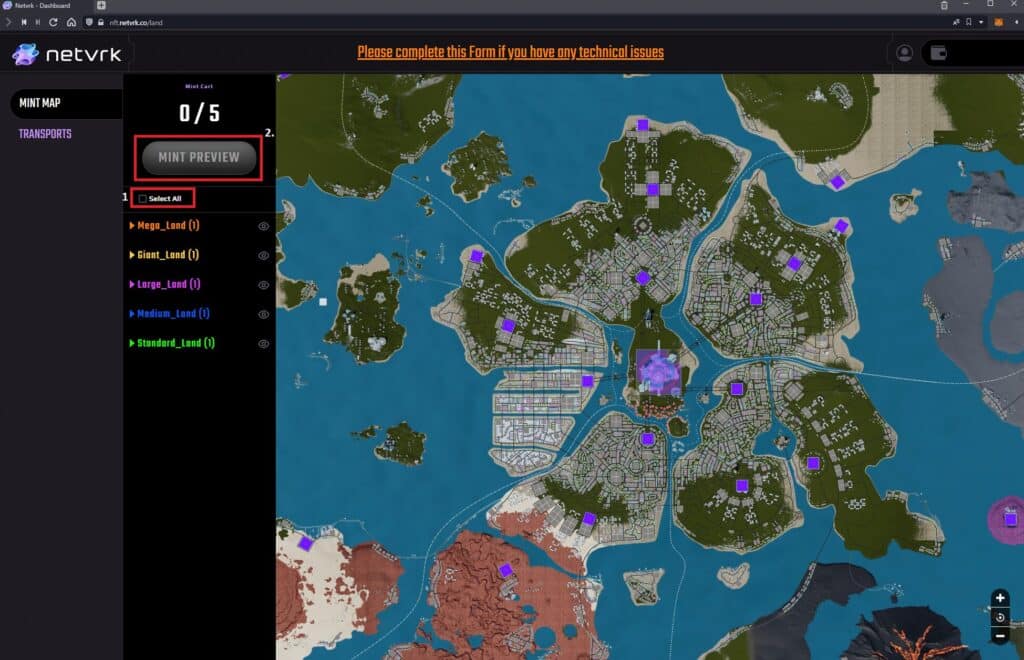Click the Mint Preview button
Screen dimensions: 1024x660
click(x=199, y=157)
